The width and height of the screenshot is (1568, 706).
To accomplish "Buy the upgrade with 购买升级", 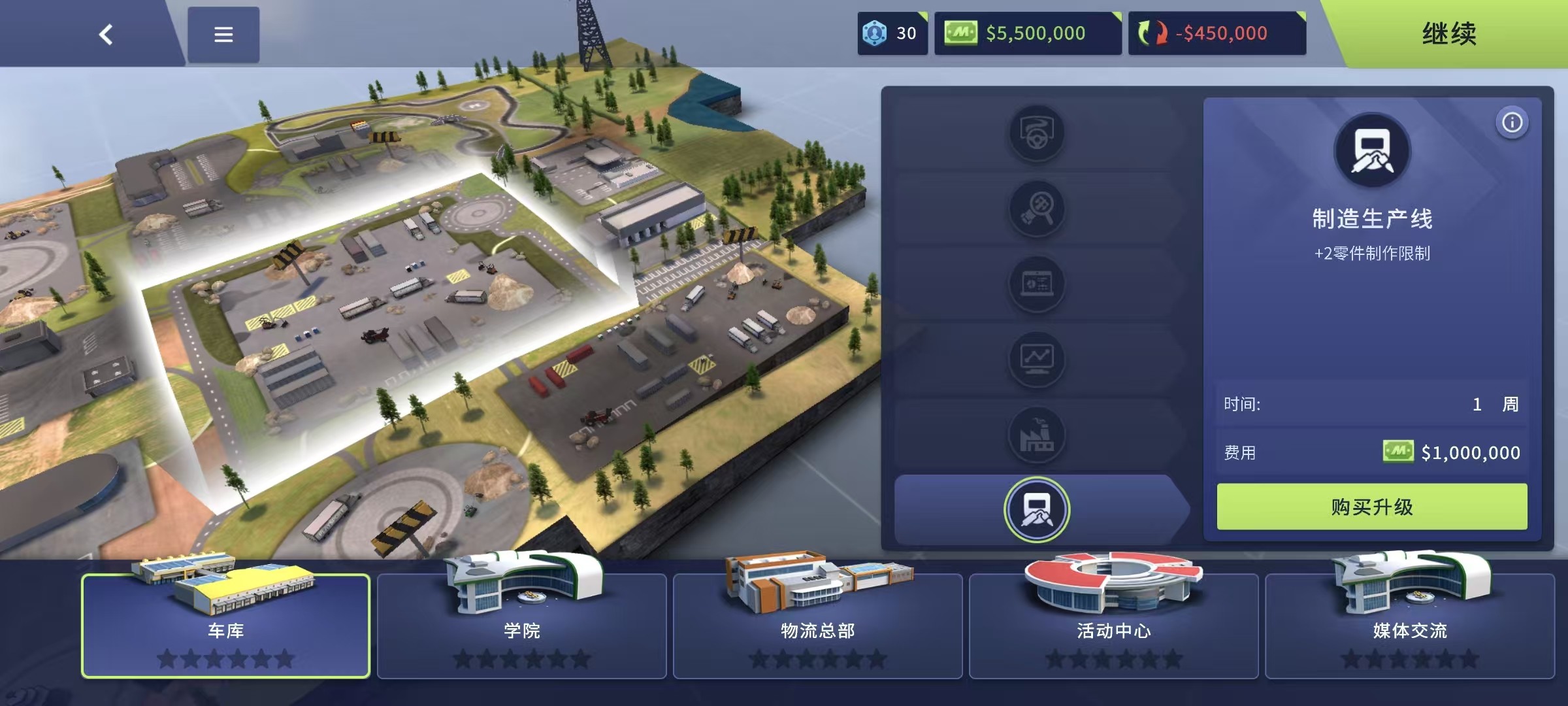I will 1371,507.
